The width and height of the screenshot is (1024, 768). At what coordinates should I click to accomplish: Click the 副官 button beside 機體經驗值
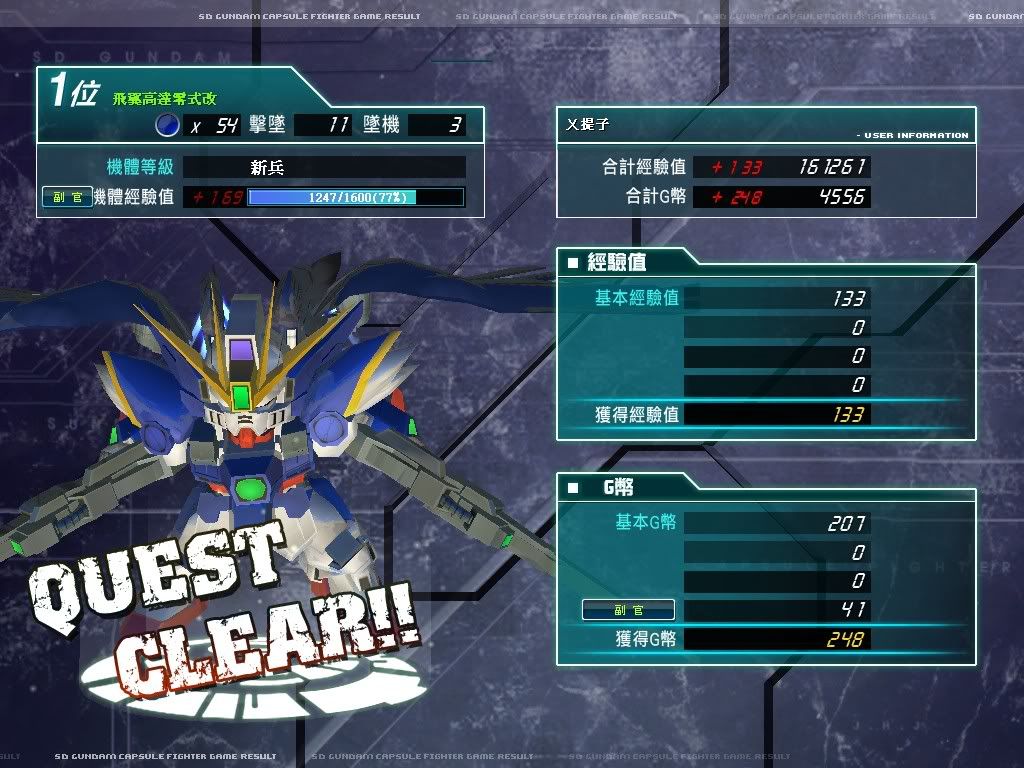tap(68, 197)
